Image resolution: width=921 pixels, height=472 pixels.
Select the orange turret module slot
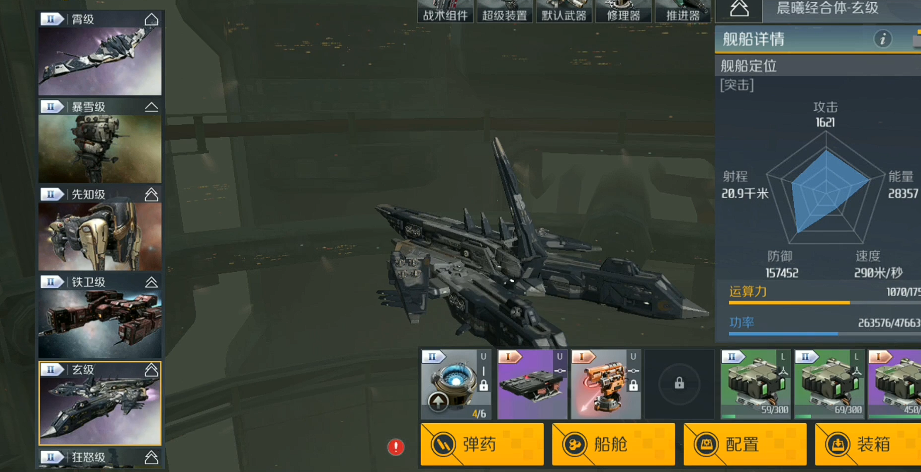coord(605,384)
